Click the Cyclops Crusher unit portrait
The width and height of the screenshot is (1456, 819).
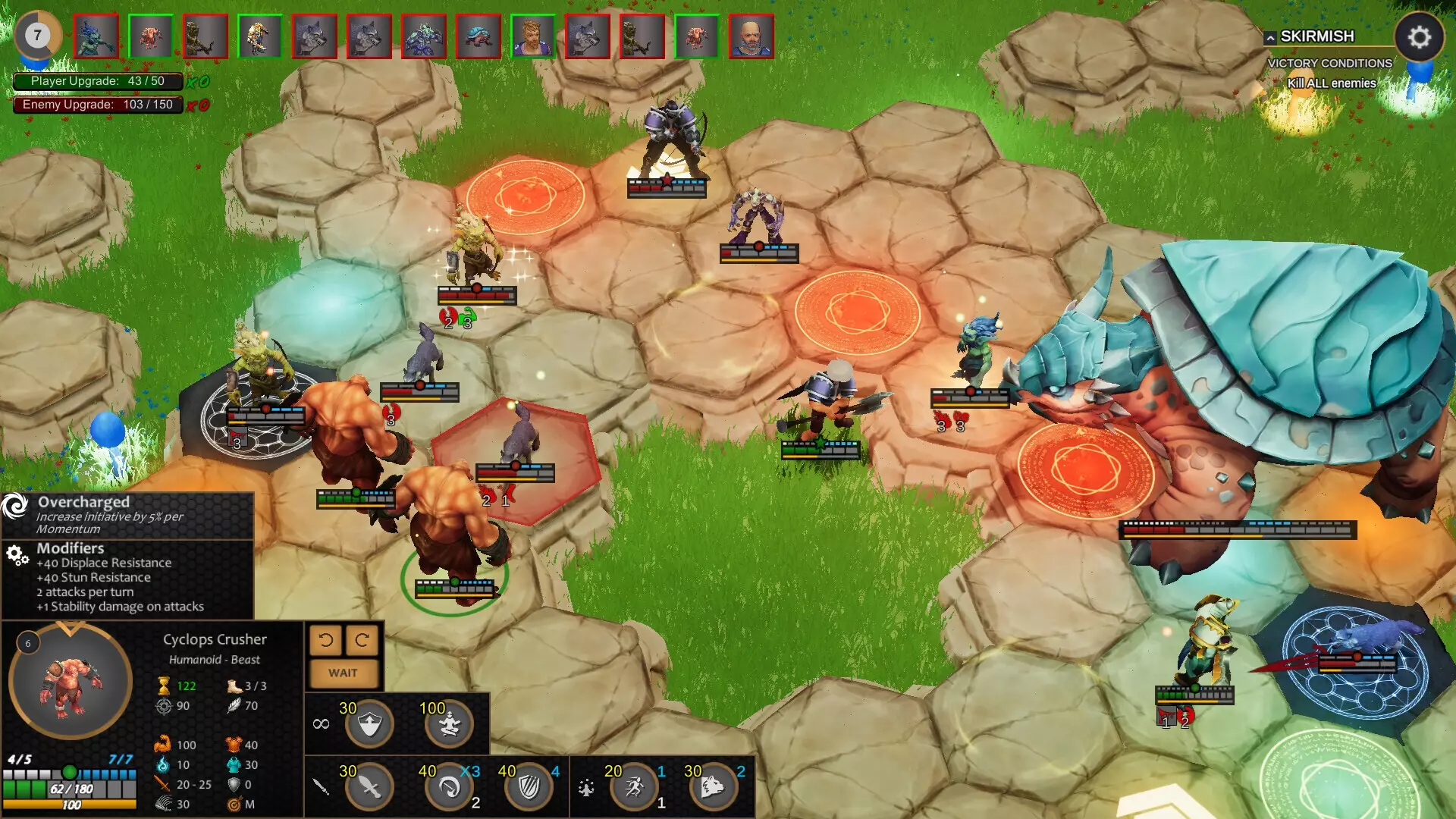coord(71,680)
